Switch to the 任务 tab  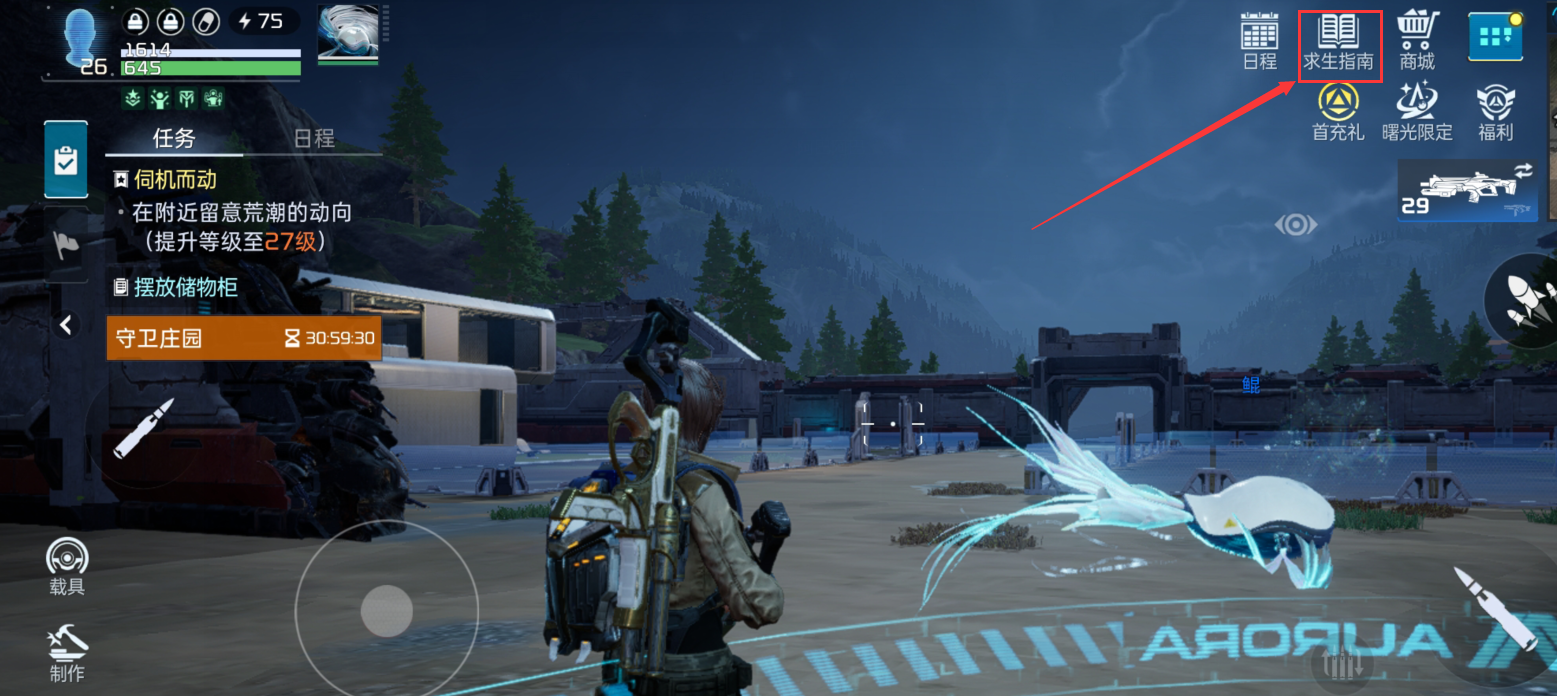tap(174, 138)
